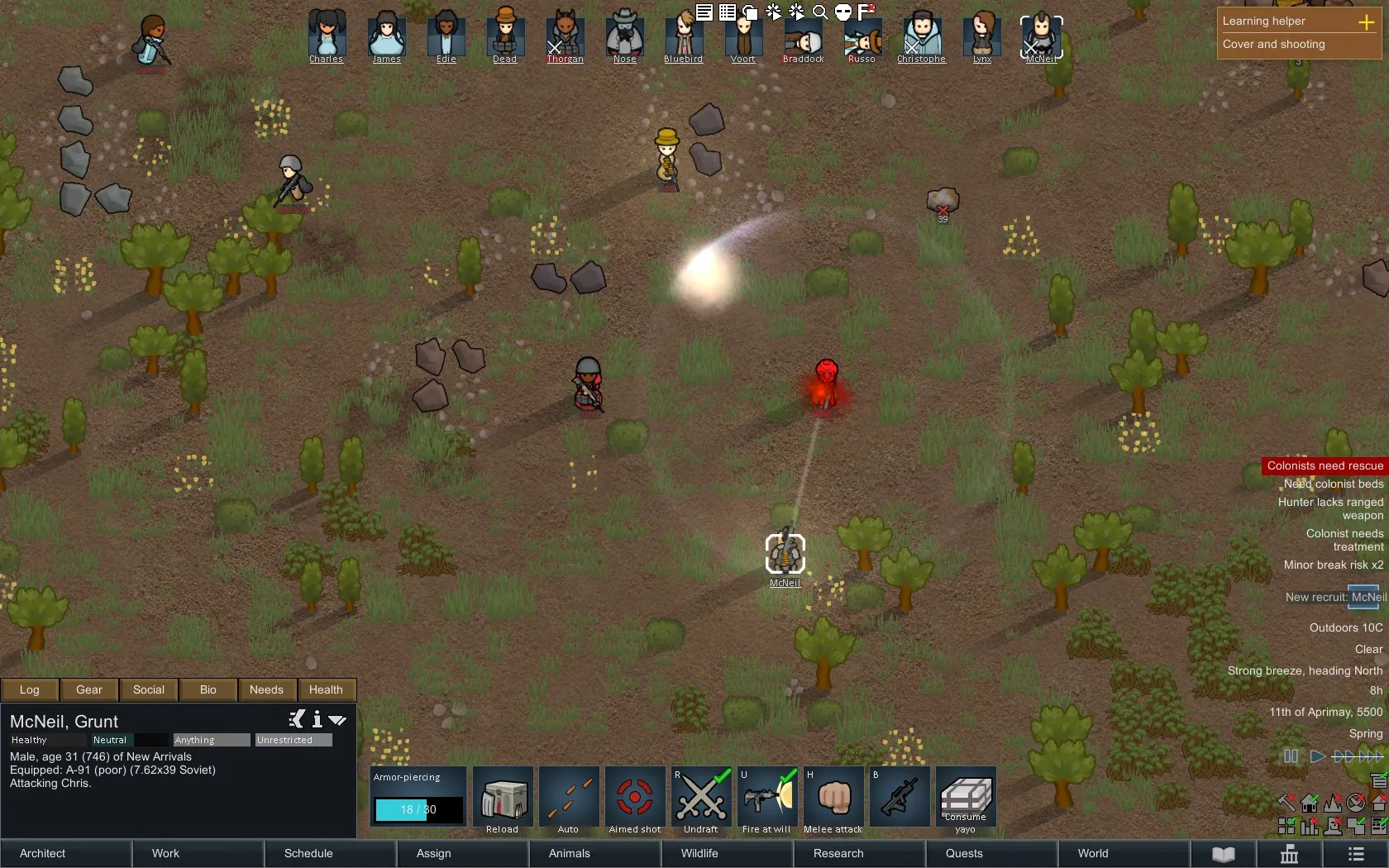
Task: Consume yayo with McNeil
Action: (x=966, y=799)
